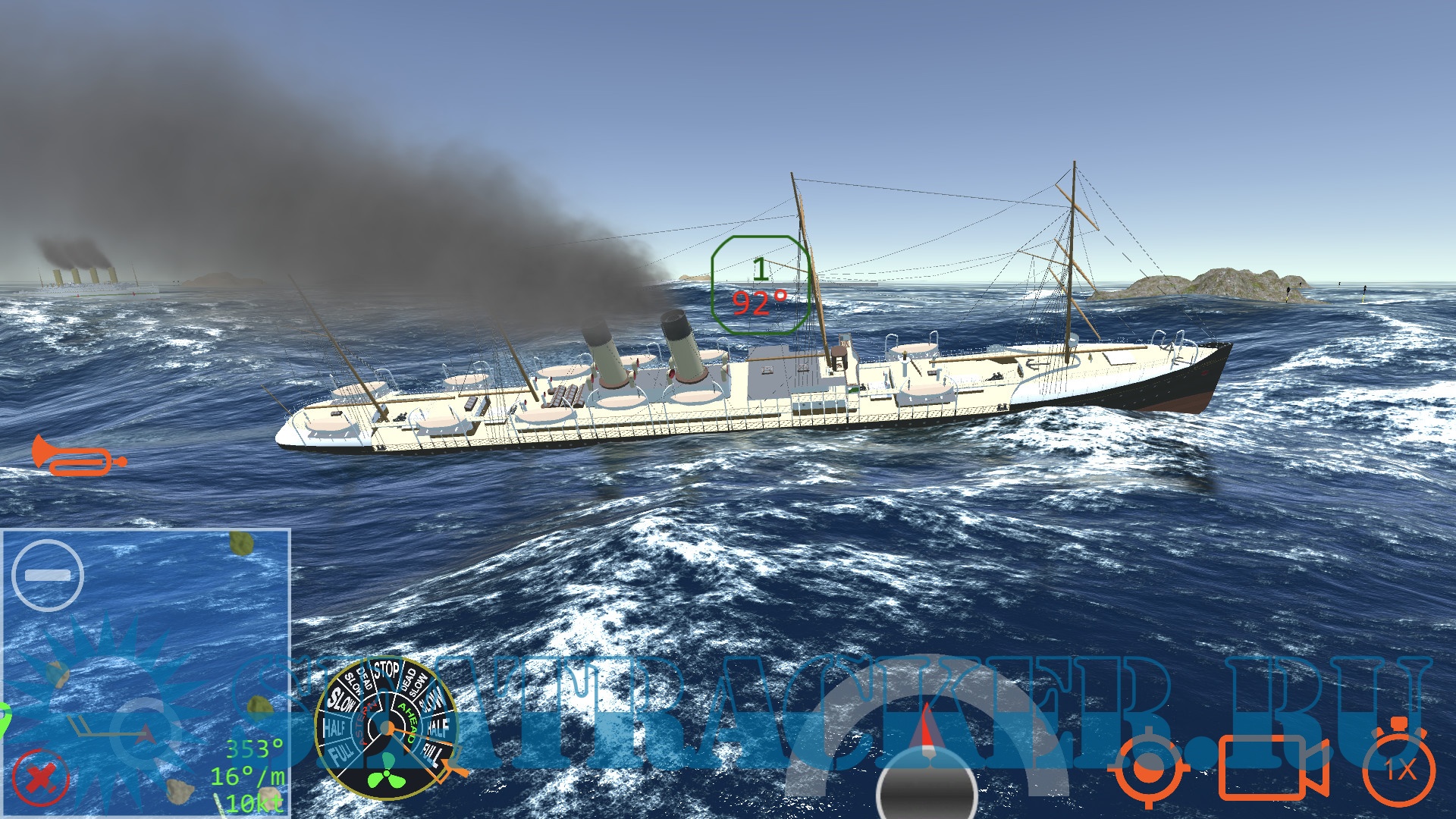
Task: Grab the rudder steering wheel knob
Action: click(926, 789)
